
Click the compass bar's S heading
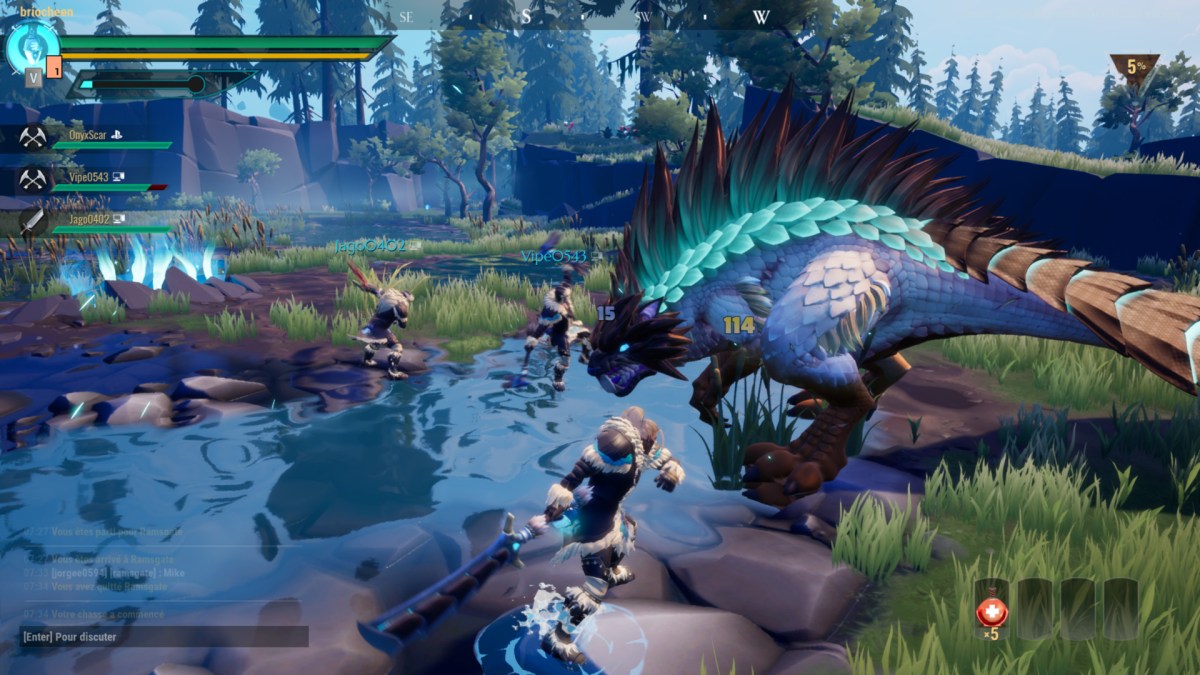pyautogui.click(x=526, y=17)
